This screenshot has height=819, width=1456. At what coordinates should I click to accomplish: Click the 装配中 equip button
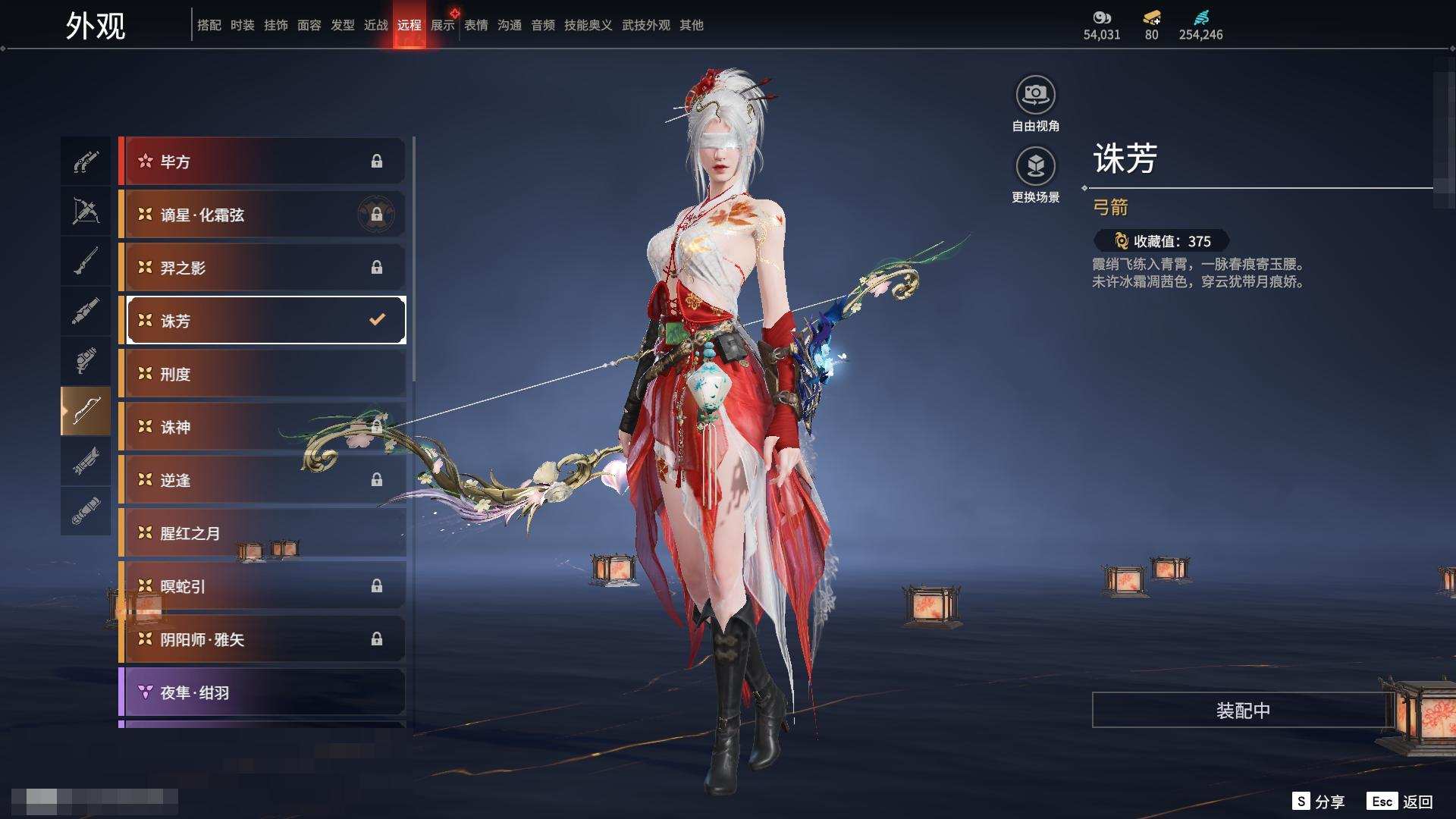pos(1242,711)
